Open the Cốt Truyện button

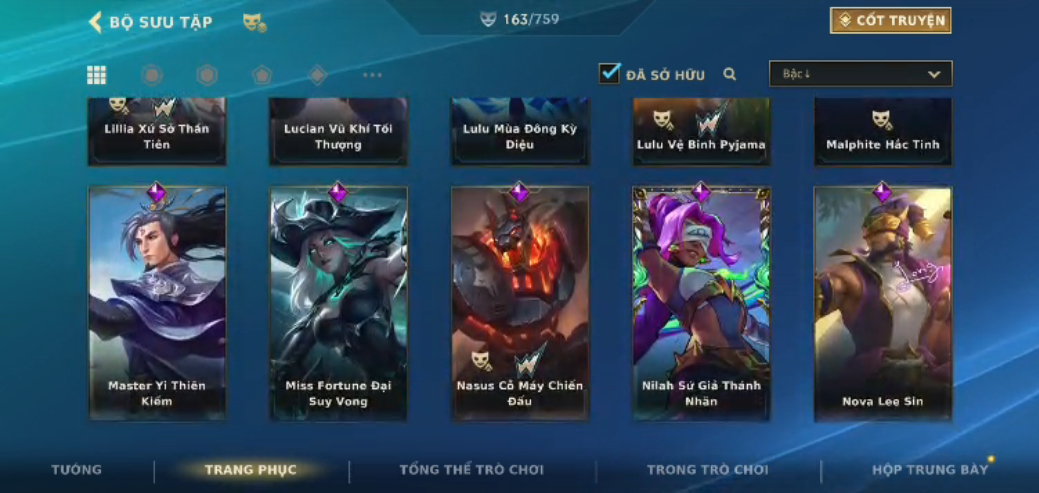(x=890, y=21)
